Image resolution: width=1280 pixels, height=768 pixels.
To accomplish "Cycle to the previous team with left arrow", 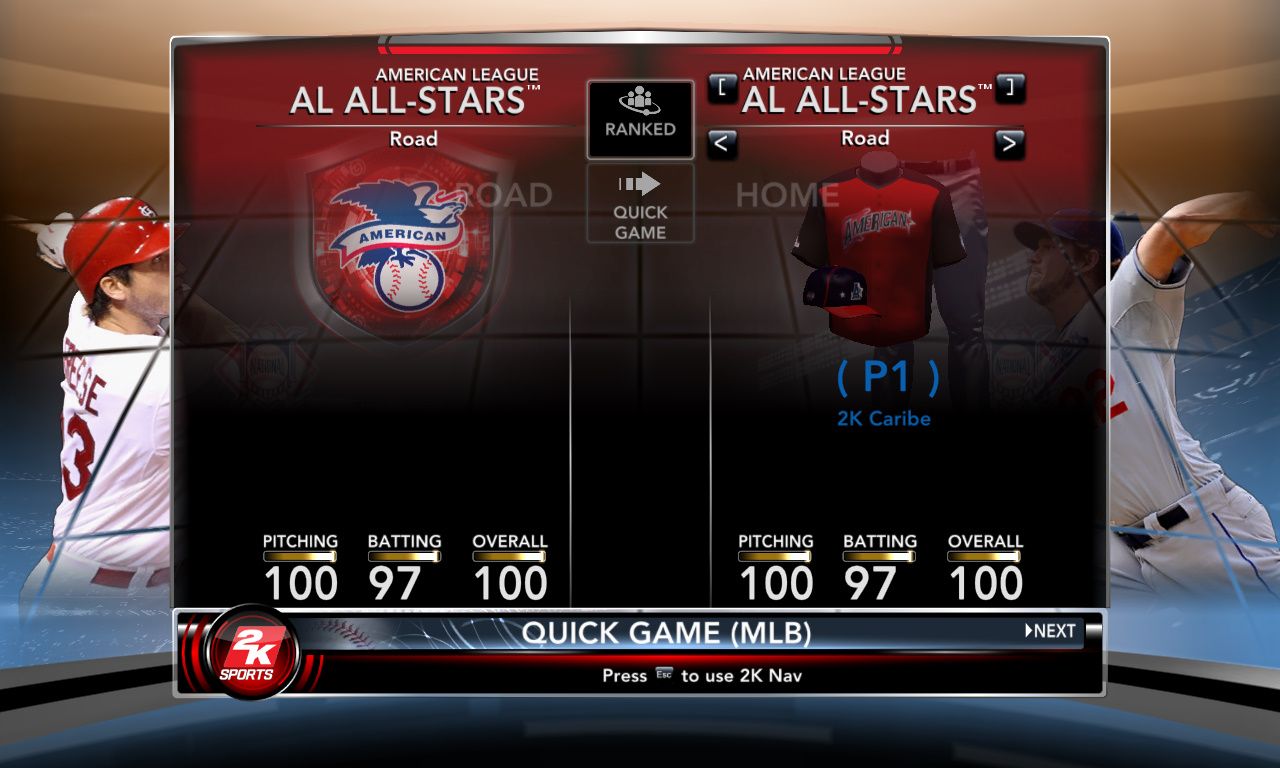I will click(722, 144).
